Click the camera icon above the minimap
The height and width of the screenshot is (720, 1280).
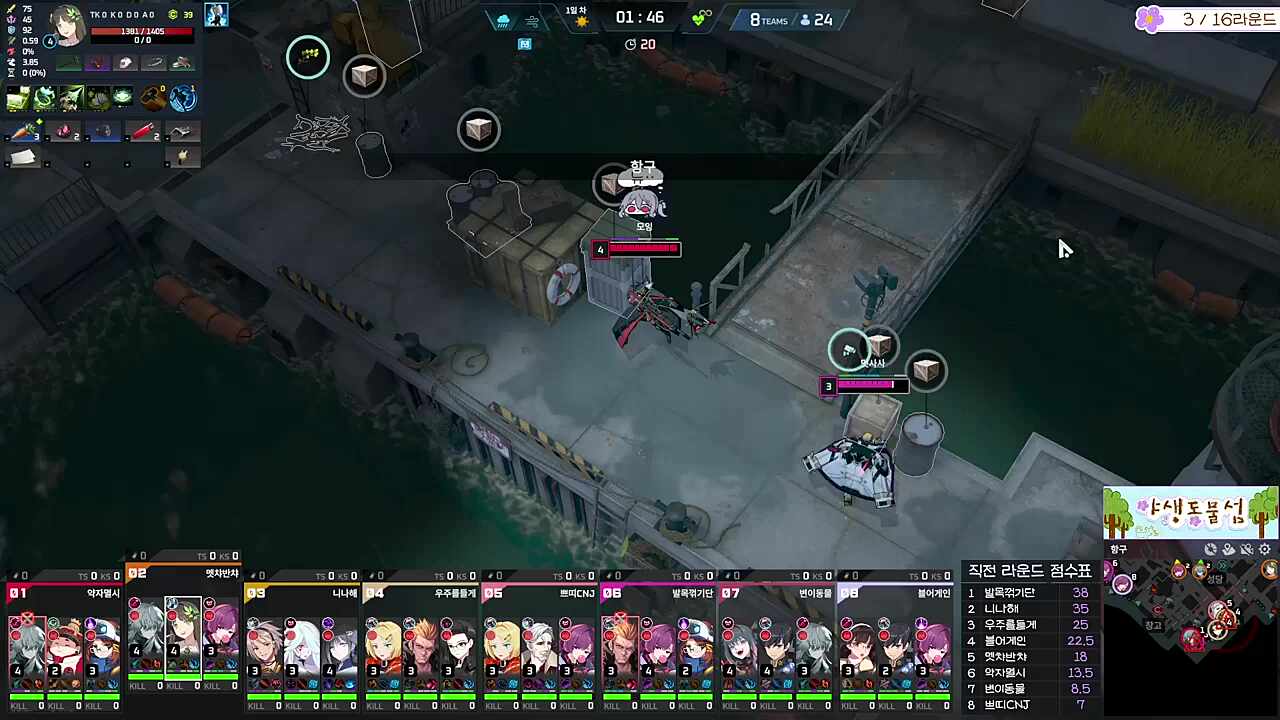click(1247, 549)
